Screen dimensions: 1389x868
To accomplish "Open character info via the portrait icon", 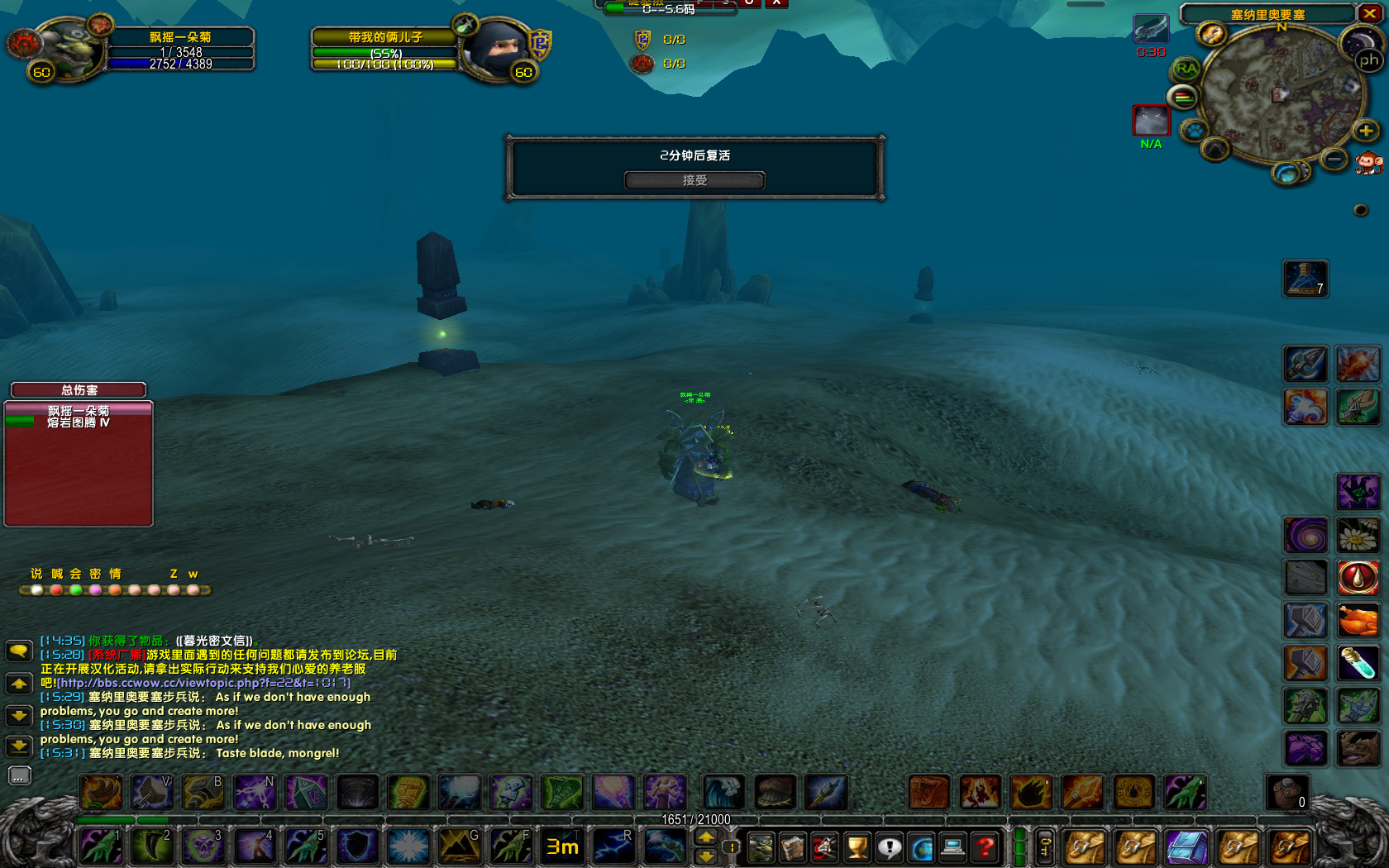I will pos(761,847).
